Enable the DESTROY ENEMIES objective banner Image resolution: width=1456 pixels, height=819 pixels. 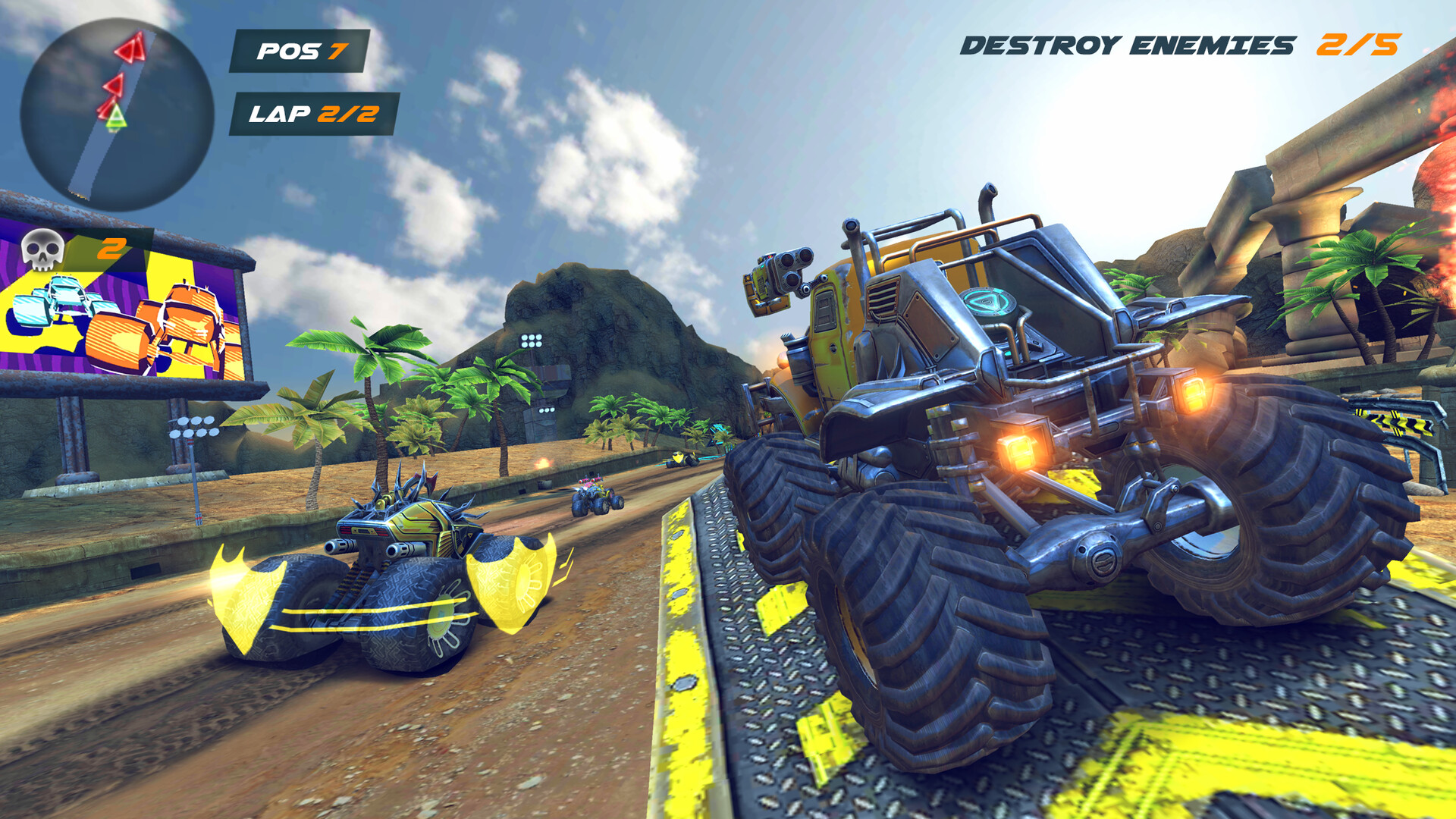click(x=1179, y=45)
